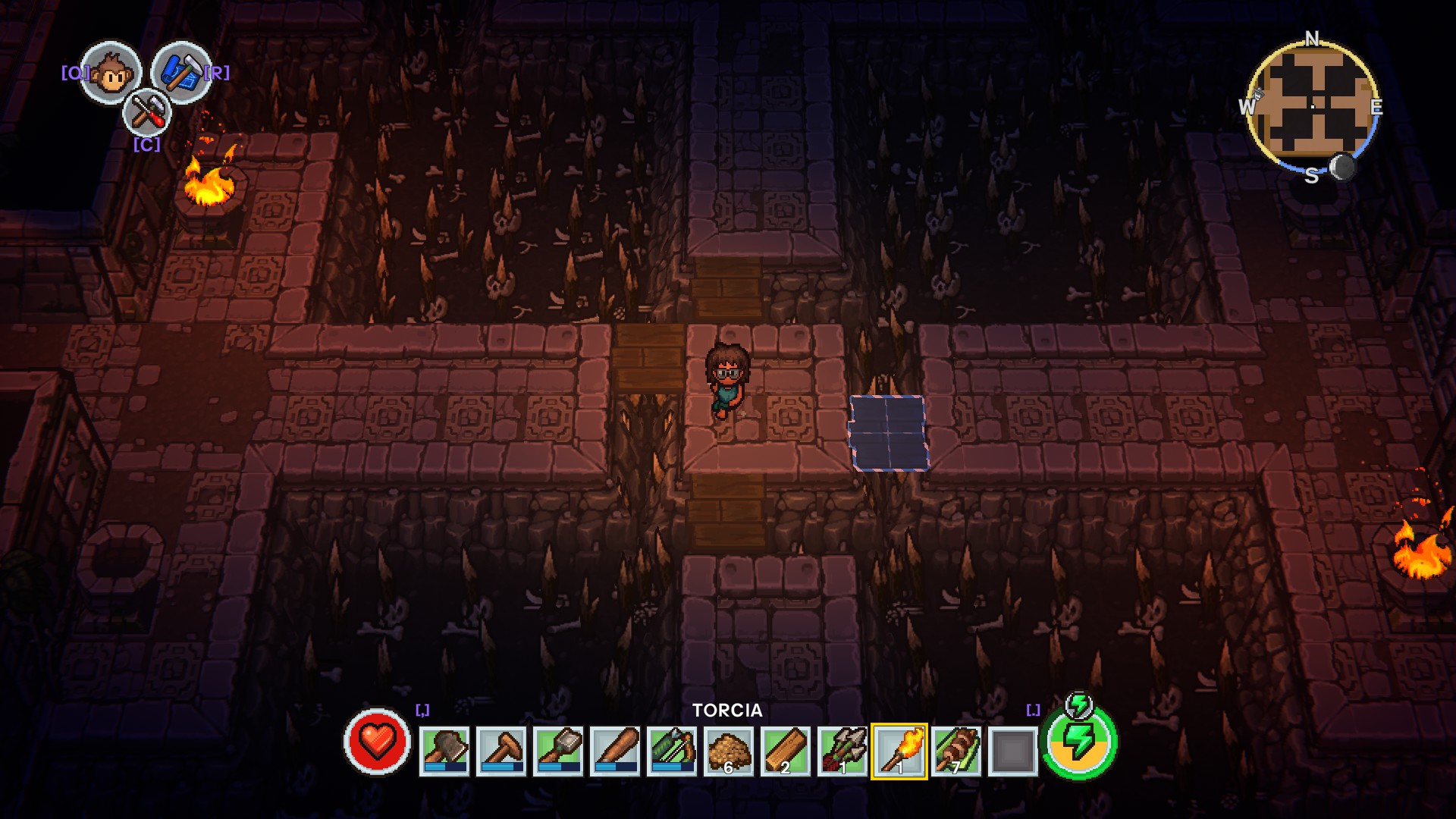This screenshot has height=819, width=1456.
Task: Pick the brown pile stack of 6
Action: 729,751
